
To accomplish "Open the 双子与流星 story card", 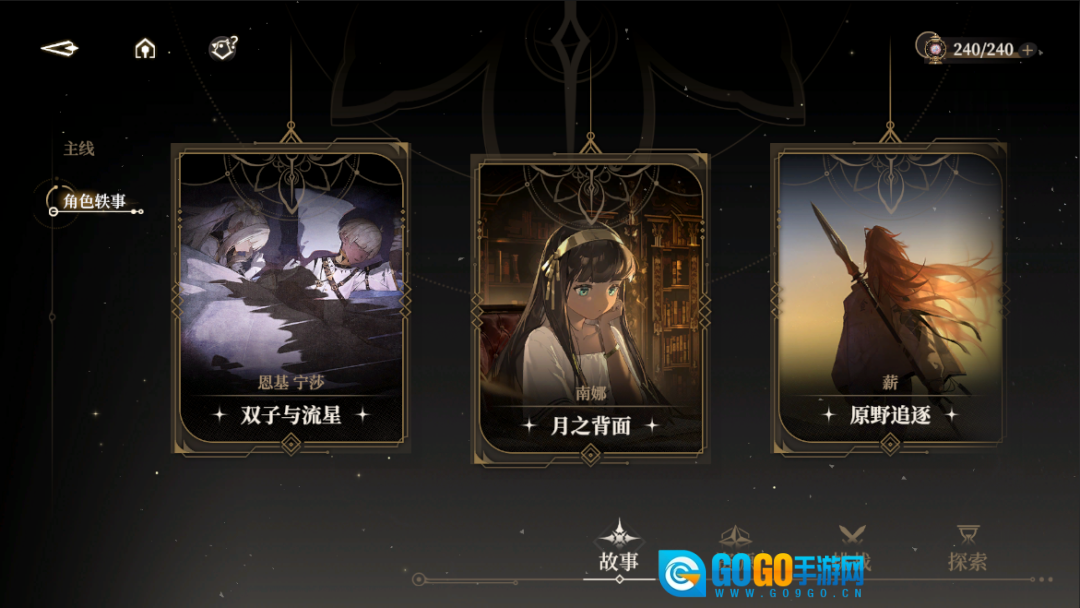I will pos(290,297).
